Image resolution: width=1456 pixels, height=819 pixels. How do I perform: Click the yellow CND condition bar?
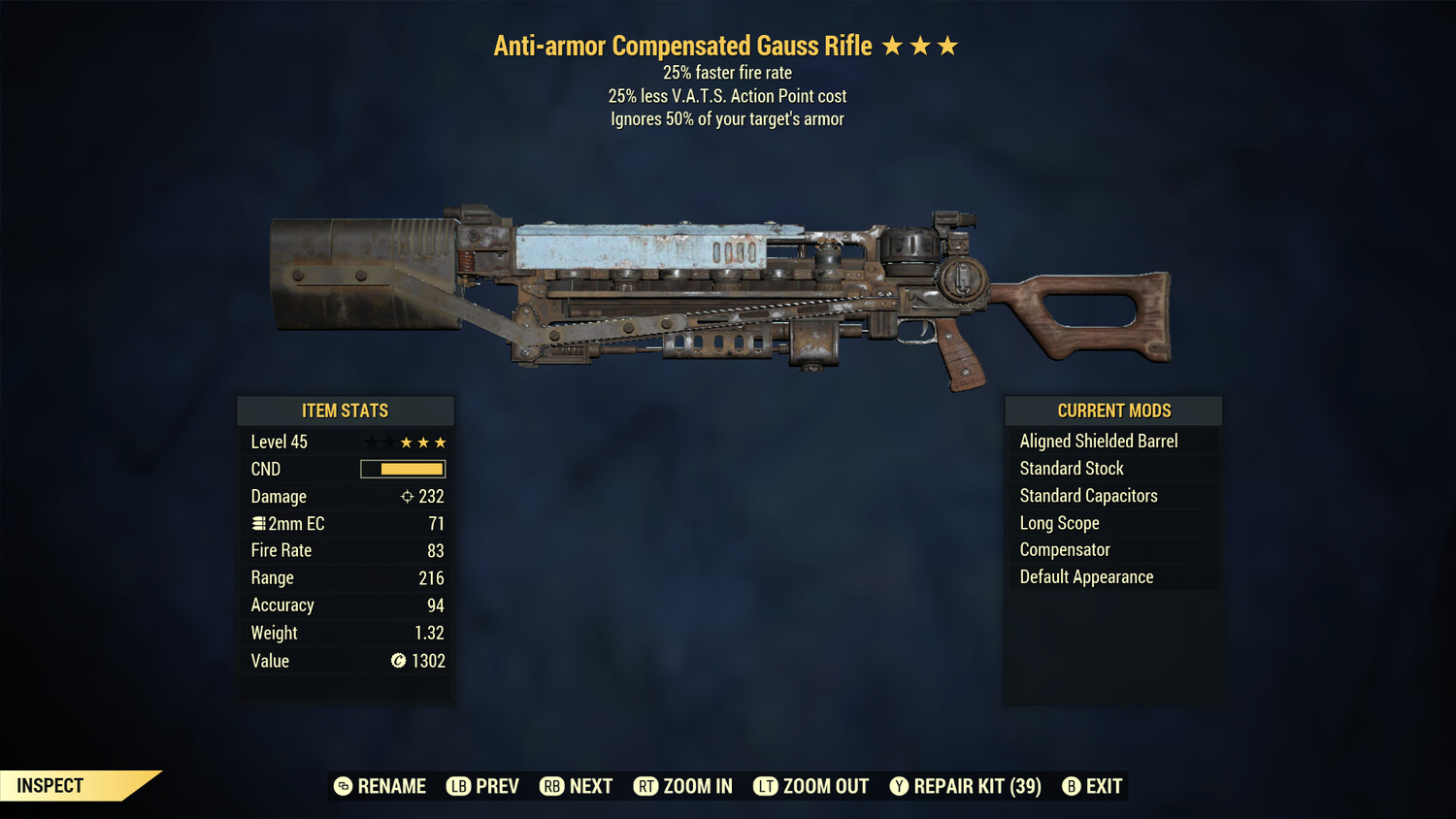point(401,469)
